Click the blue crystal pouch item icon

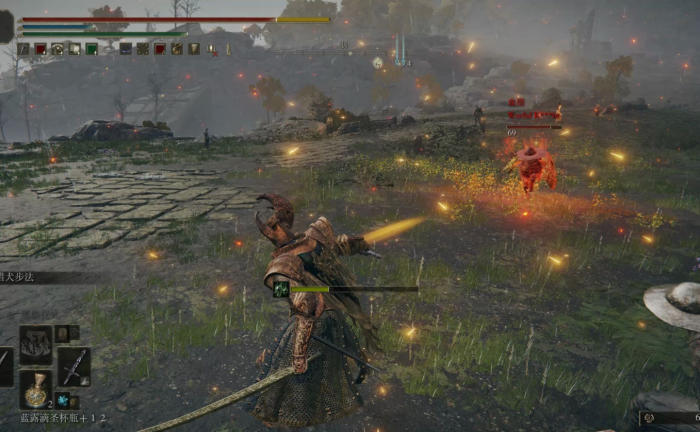click(x=63, y=400)
